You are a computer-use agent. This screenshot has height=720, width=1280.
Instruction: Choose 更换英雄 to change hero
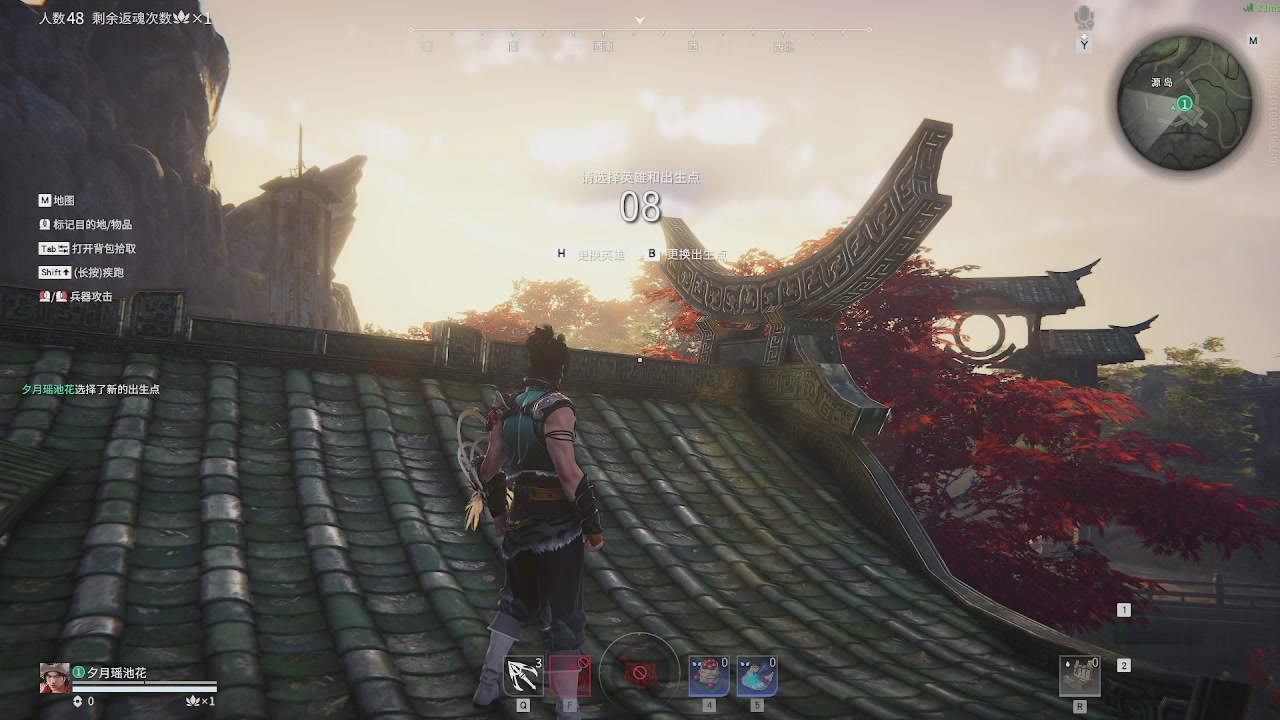(600, 255)
